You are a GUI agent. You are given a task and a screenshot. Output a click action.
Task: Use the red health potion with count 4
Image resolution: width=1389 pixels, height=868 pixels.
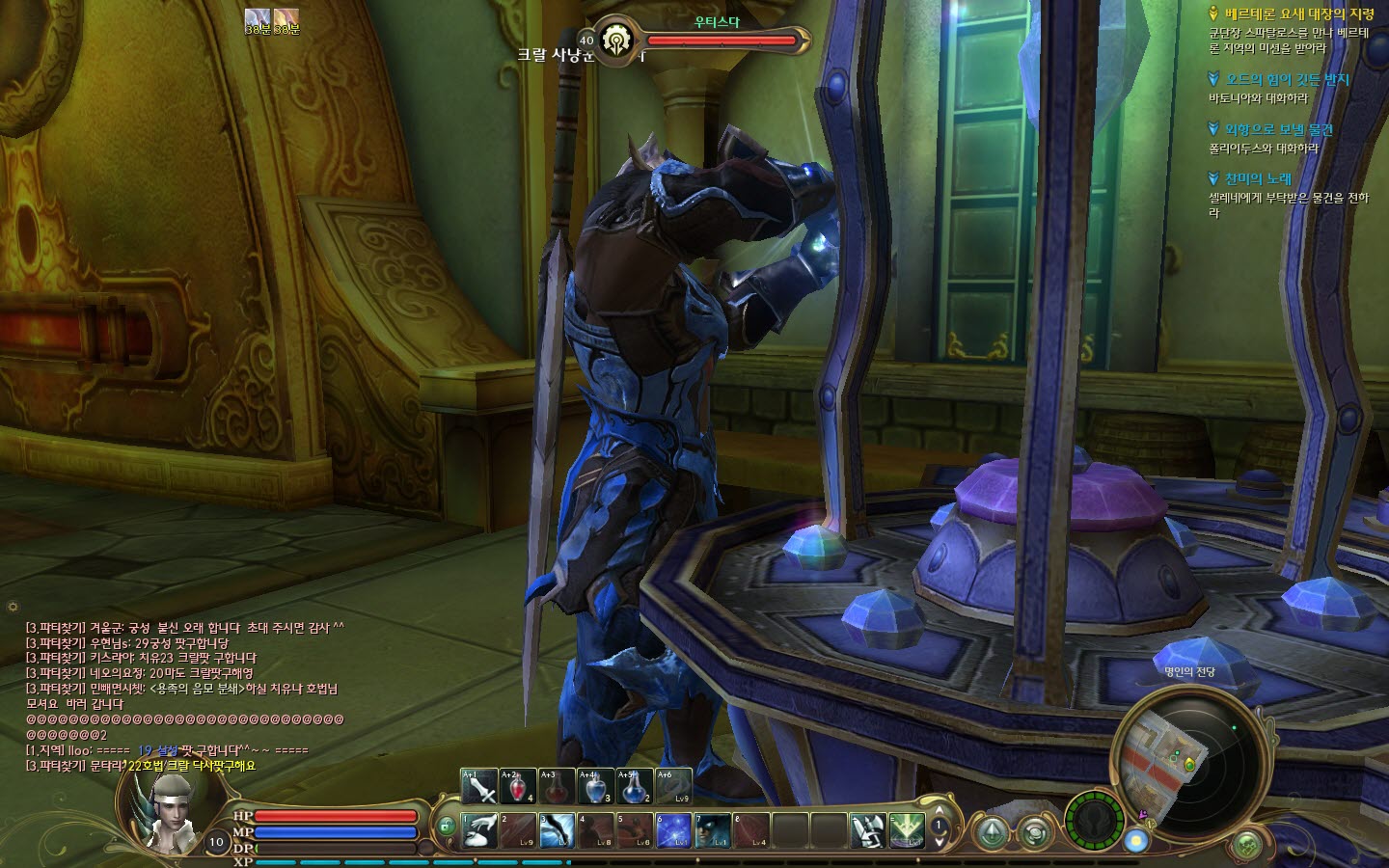pos(518,787)
